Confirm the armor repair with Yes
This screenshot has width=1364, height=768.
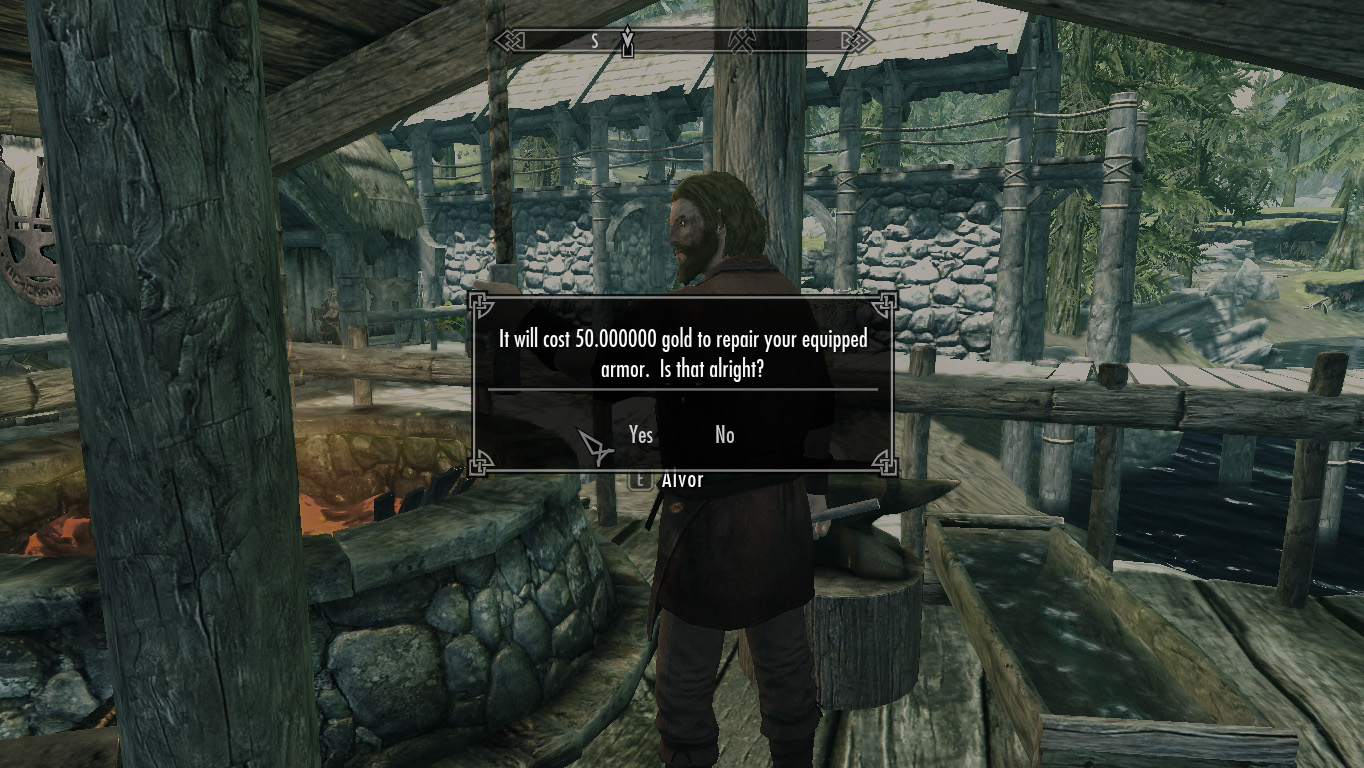[x=641, y=434]
